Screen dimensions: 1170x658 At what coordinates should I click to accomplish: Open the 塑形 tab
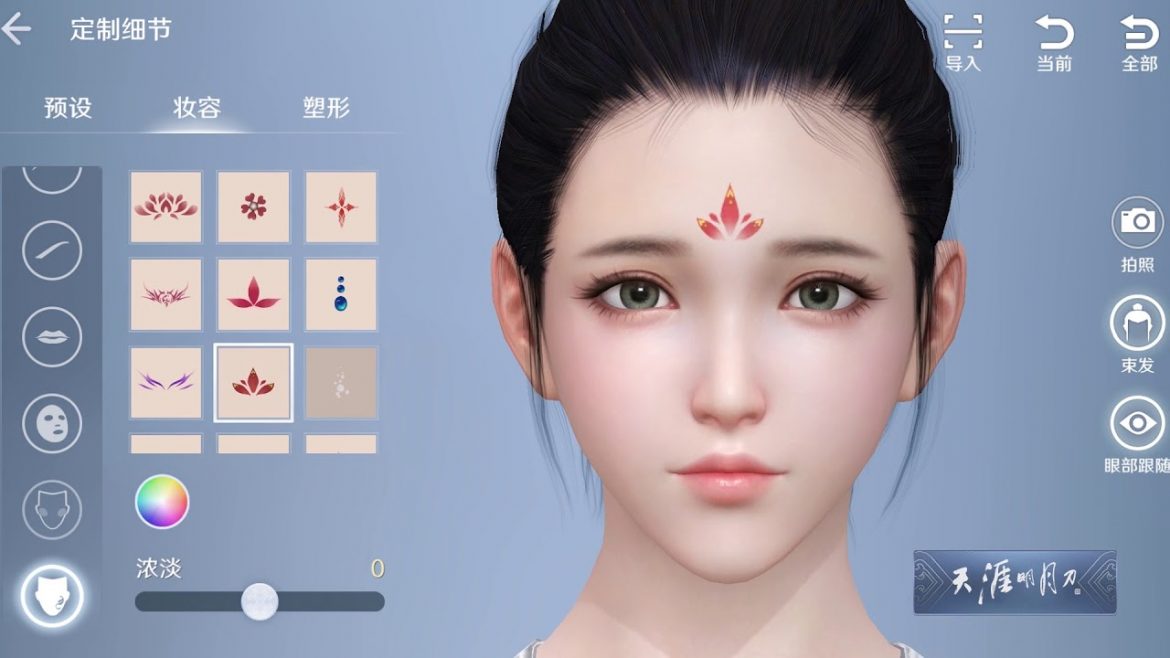coord(326,108)
